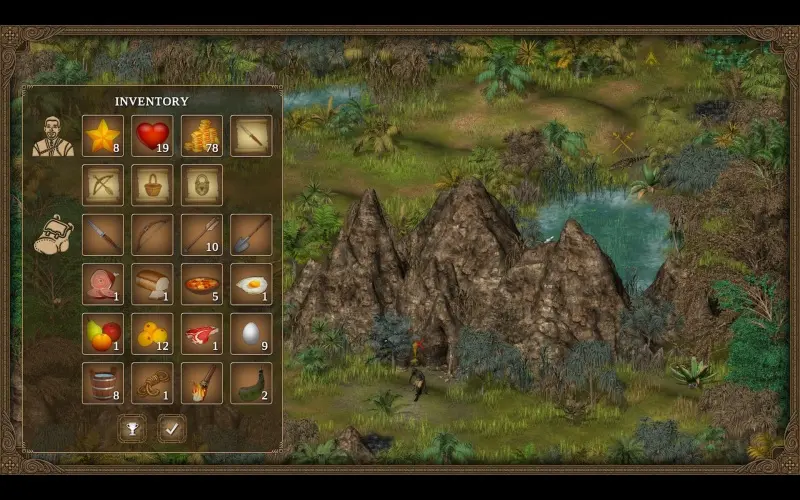Open the trophy achievements button

coord(131,428)
